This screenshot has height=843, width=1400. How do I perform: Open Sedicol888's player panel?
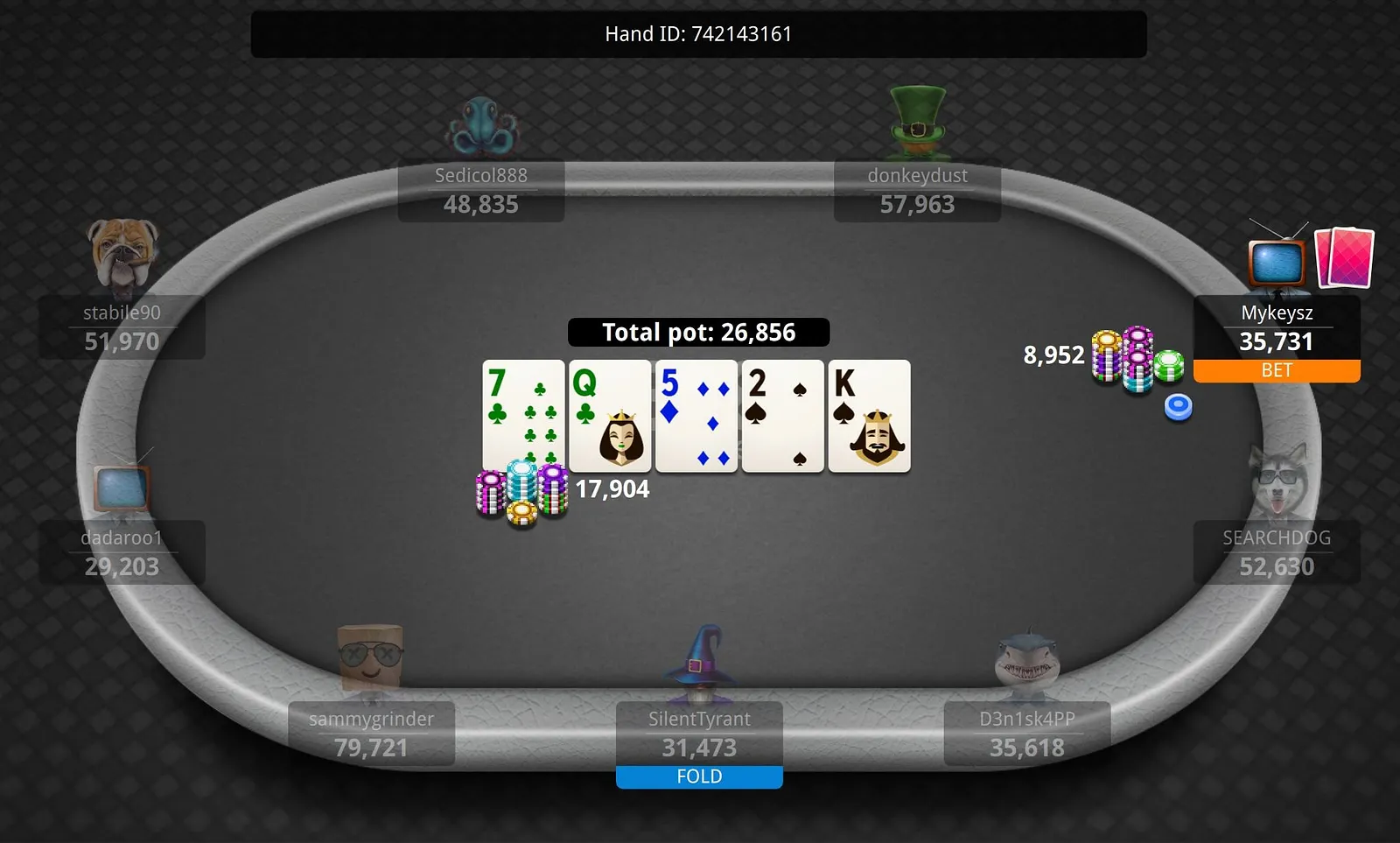click(x=480, y=191)
